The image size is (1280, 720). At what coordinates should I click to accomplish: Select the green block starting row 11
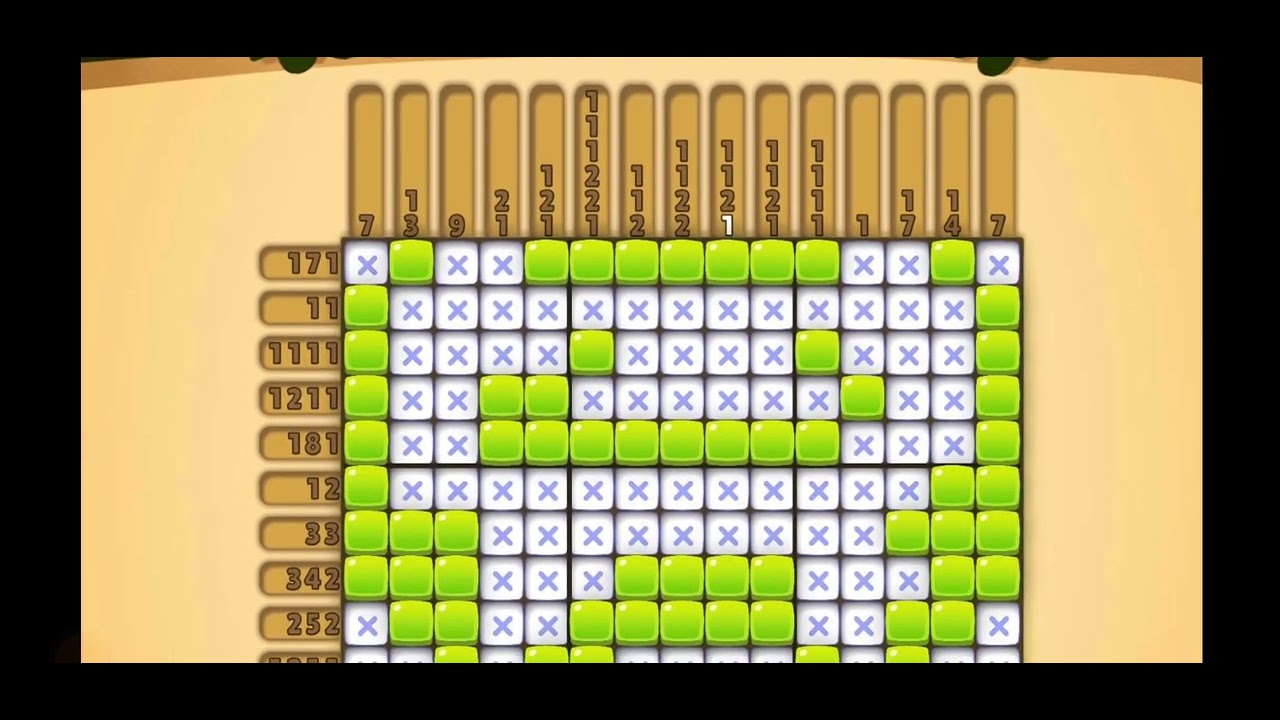pyautogui.click(x=368, y=310)
